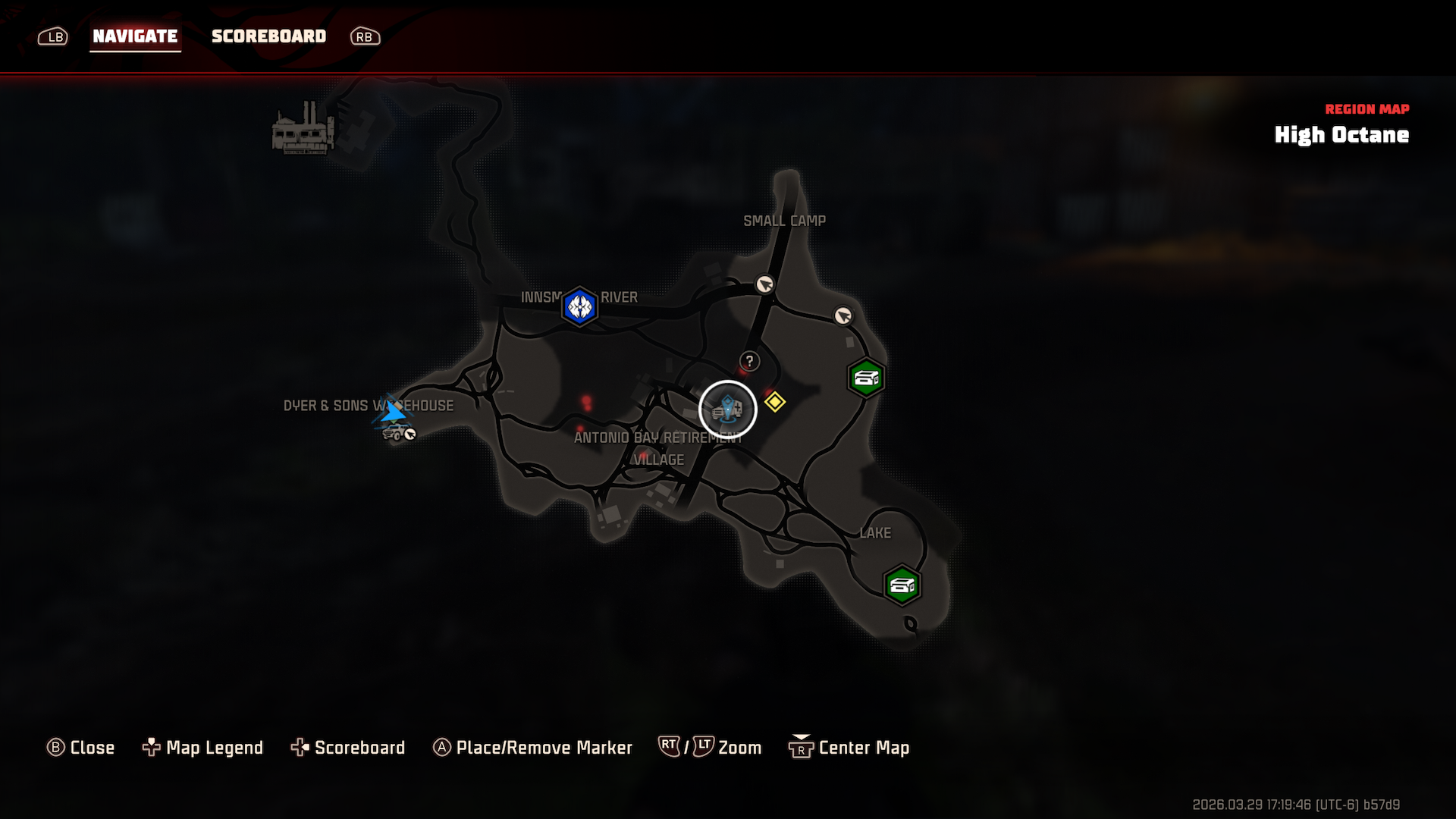Click the question mark map marker
Image resolution: width=1456 pixels, height=819 pixels.
749,362
